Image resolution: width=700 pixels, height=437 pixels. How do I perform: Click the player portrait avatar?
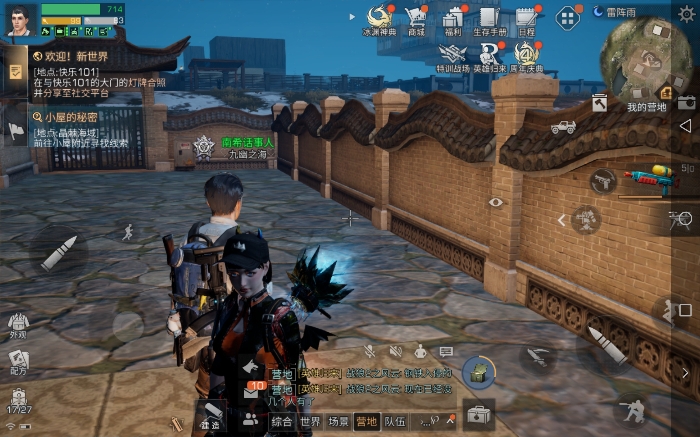[x=20, y=20]
